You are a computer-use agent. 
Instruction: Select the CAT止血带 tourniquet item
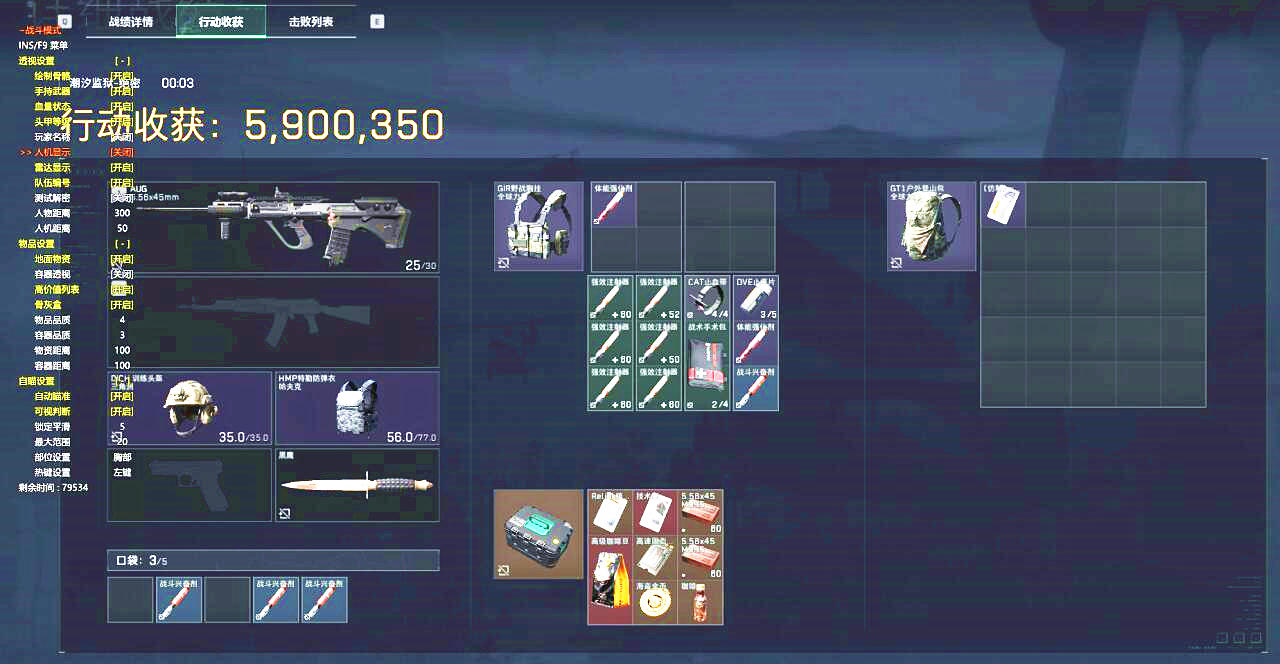707,298
